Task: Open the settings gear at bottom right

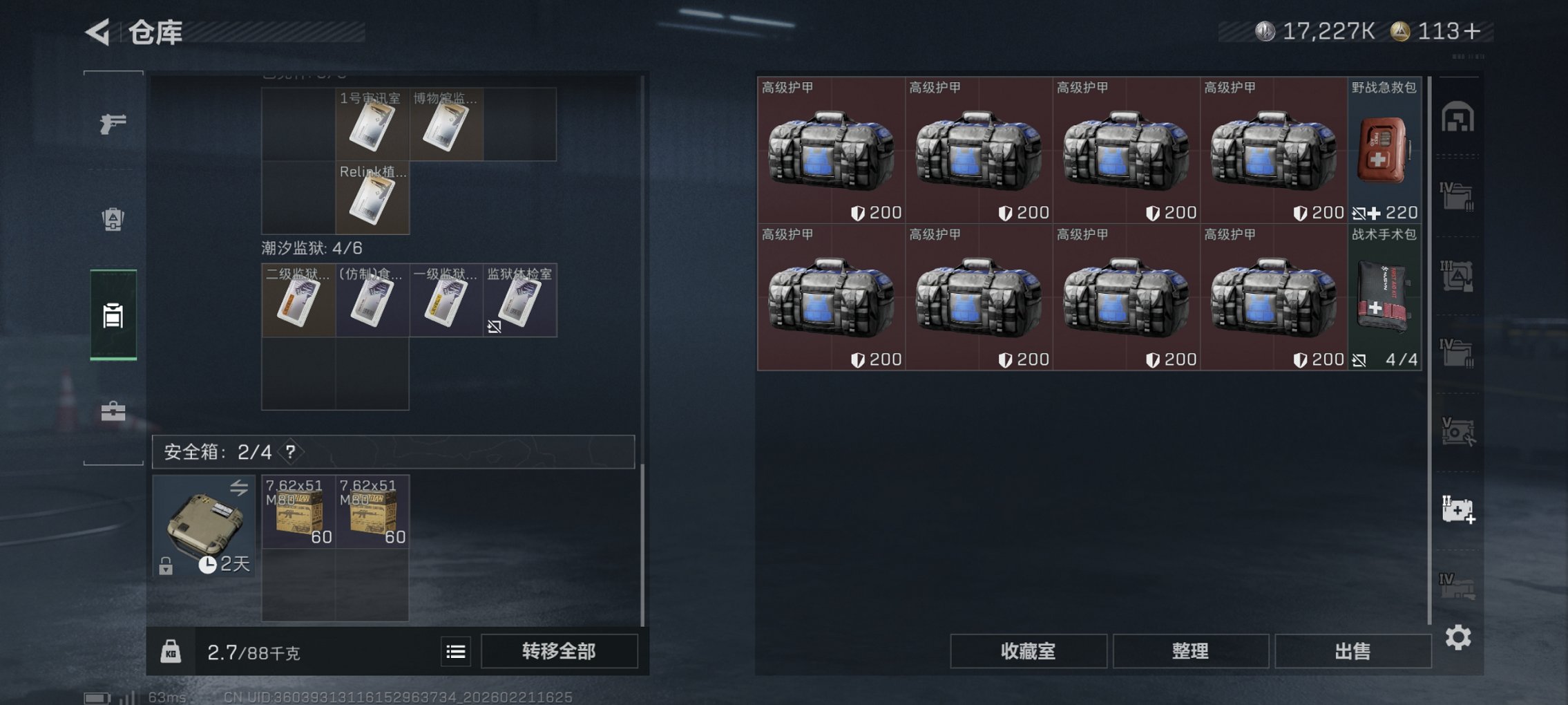Action: 1459,637
